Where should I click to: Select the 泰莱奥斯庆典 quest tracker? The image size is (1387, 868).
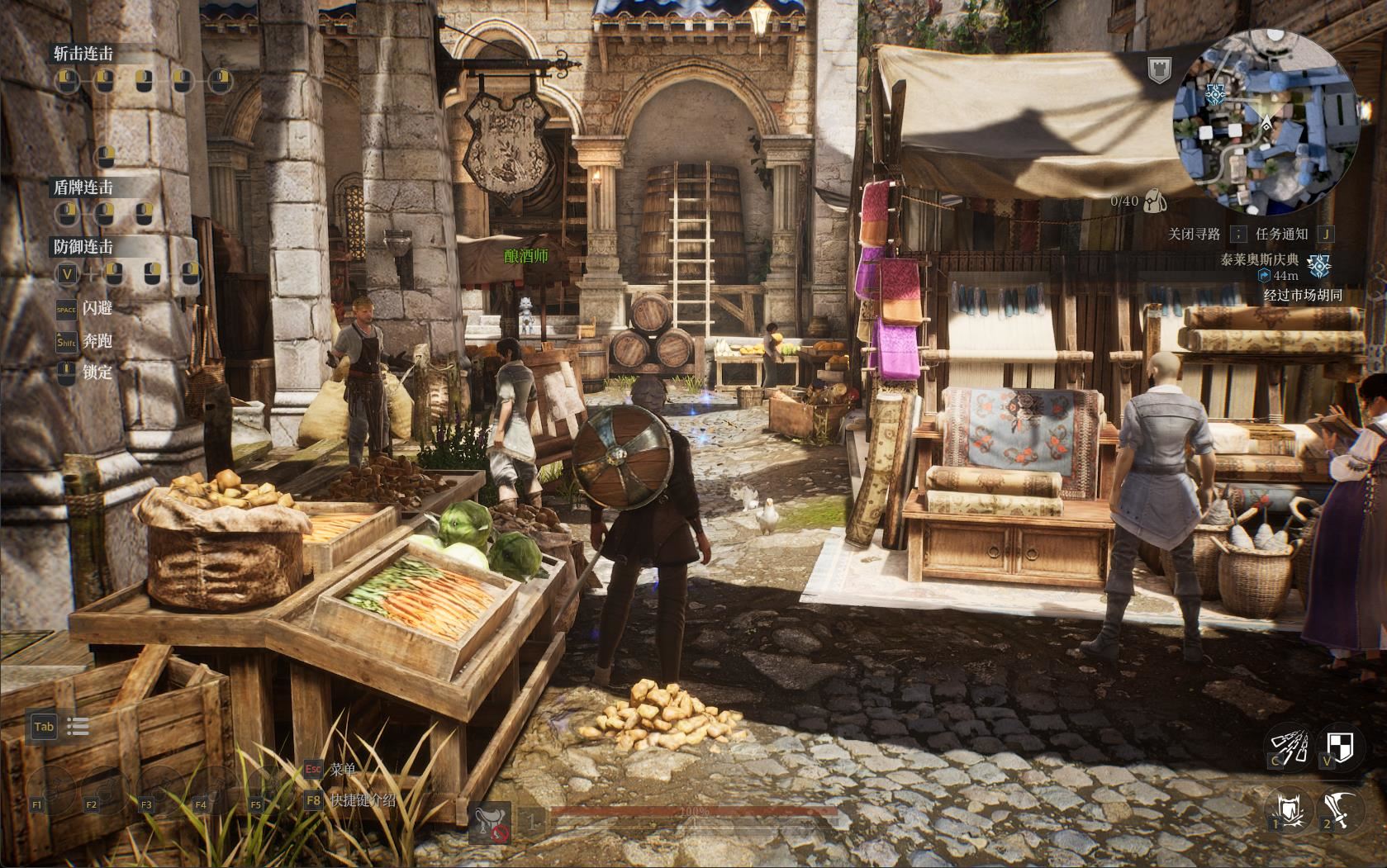1259,259
